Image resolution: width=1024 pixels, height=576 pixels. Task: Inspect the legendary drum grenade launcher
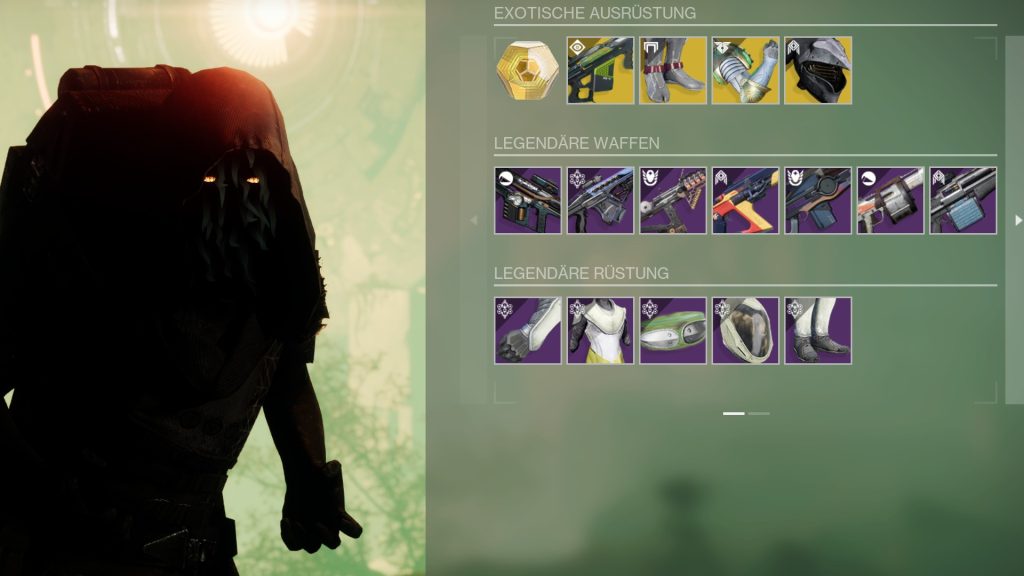click(x=890, y=200)
